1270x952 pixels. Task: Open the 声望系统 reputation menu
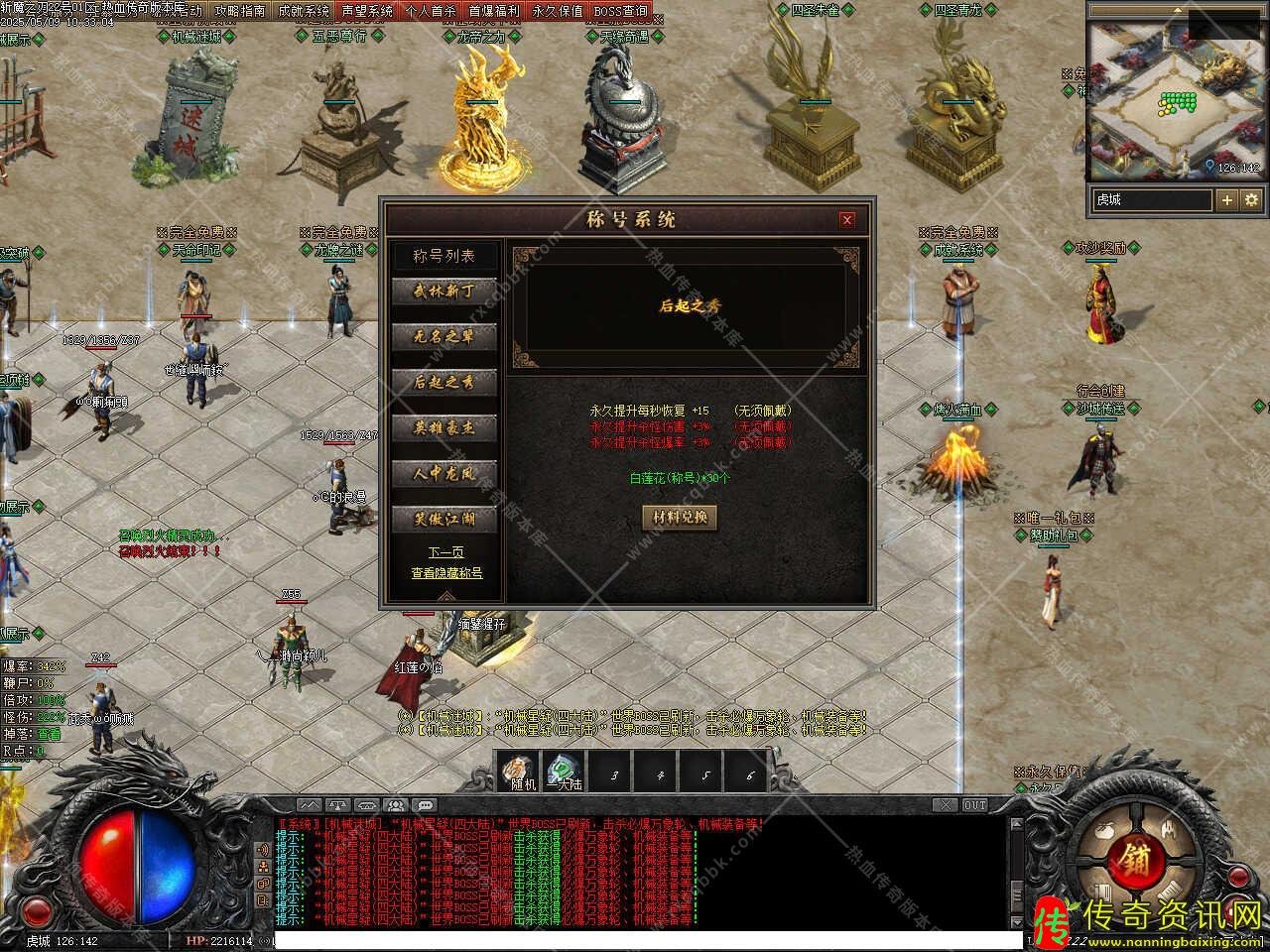click(x=367, y=11)
